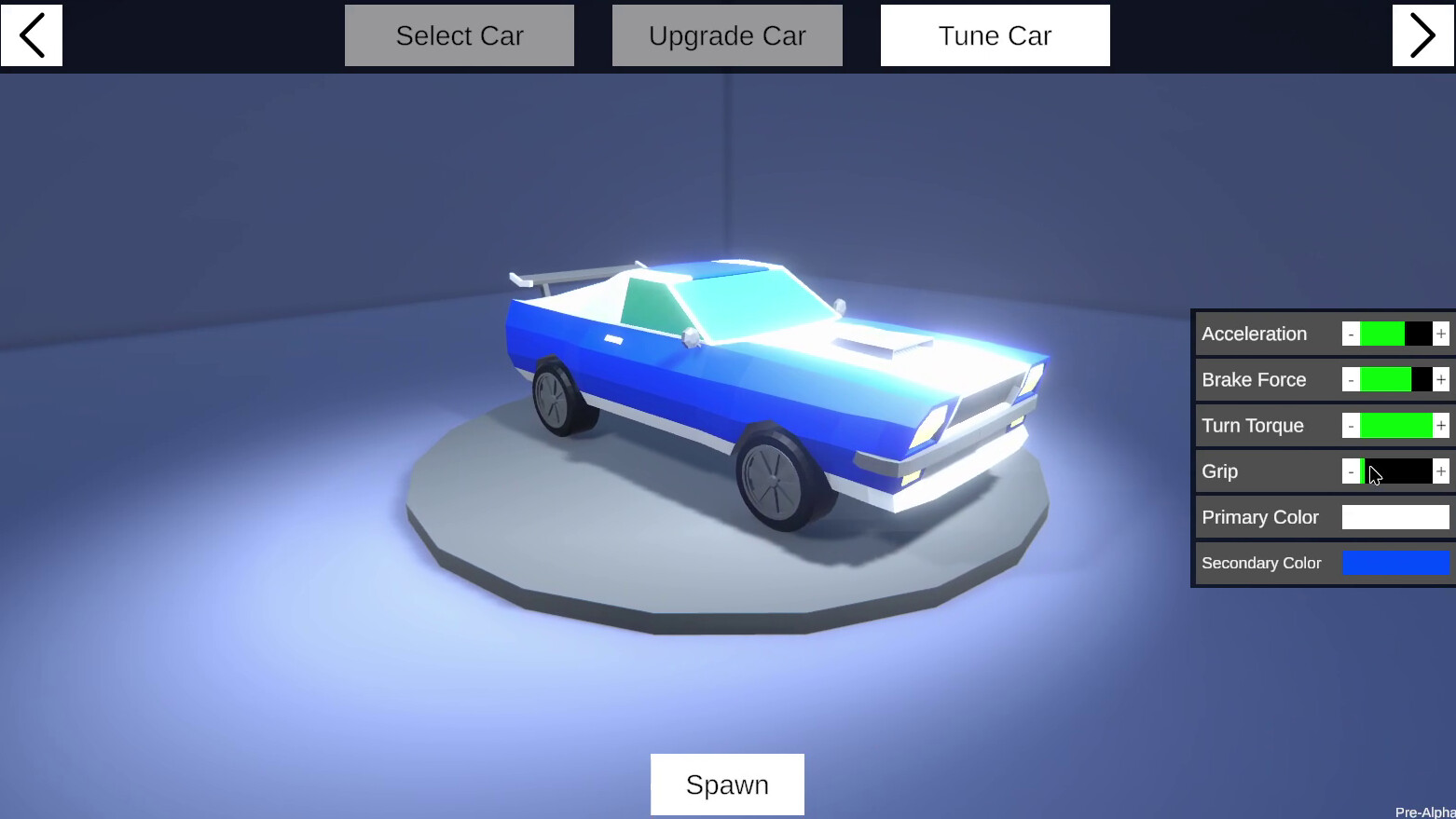This screenshot has height=819, width=1456.
Task: Increase Acceleration with the plus button
Action: [1441, 333]
